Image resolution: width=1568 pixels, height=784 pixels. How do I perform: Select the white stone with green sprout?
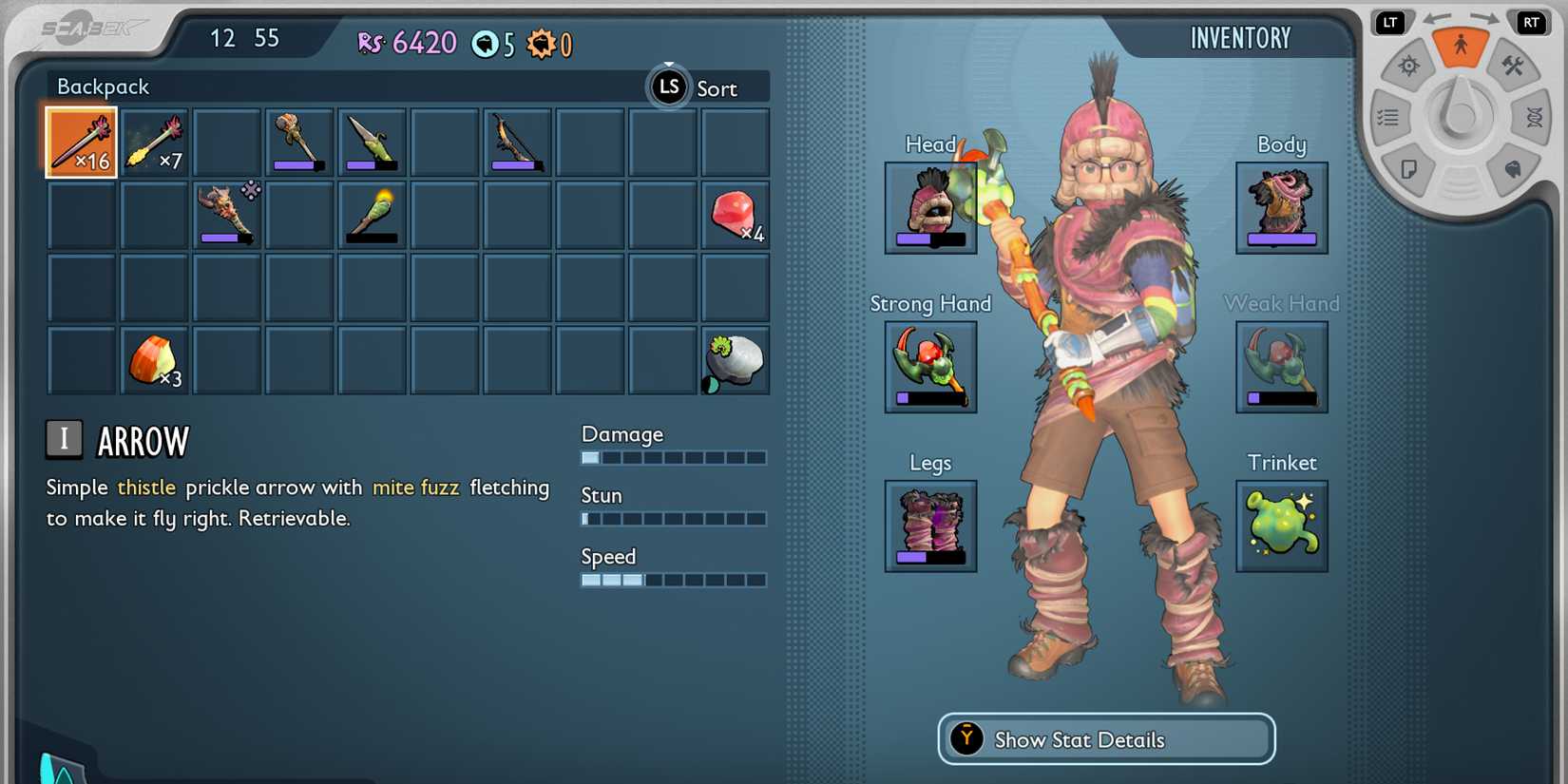(x=735, y=360)
